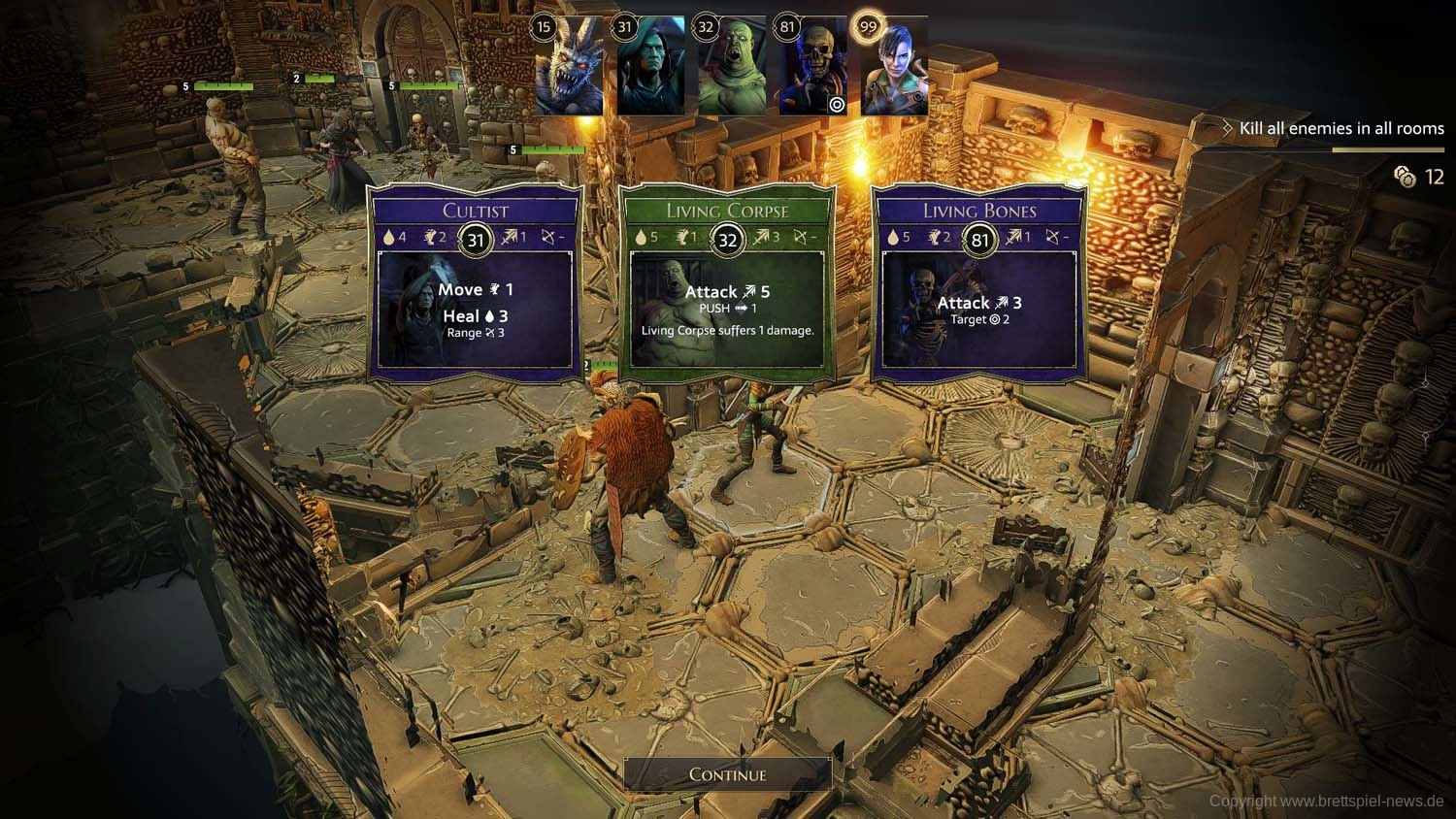Click the gold coins icon
This screenshot has width=1456, height=819.
pyautogui.click(x=1405, y=176)
